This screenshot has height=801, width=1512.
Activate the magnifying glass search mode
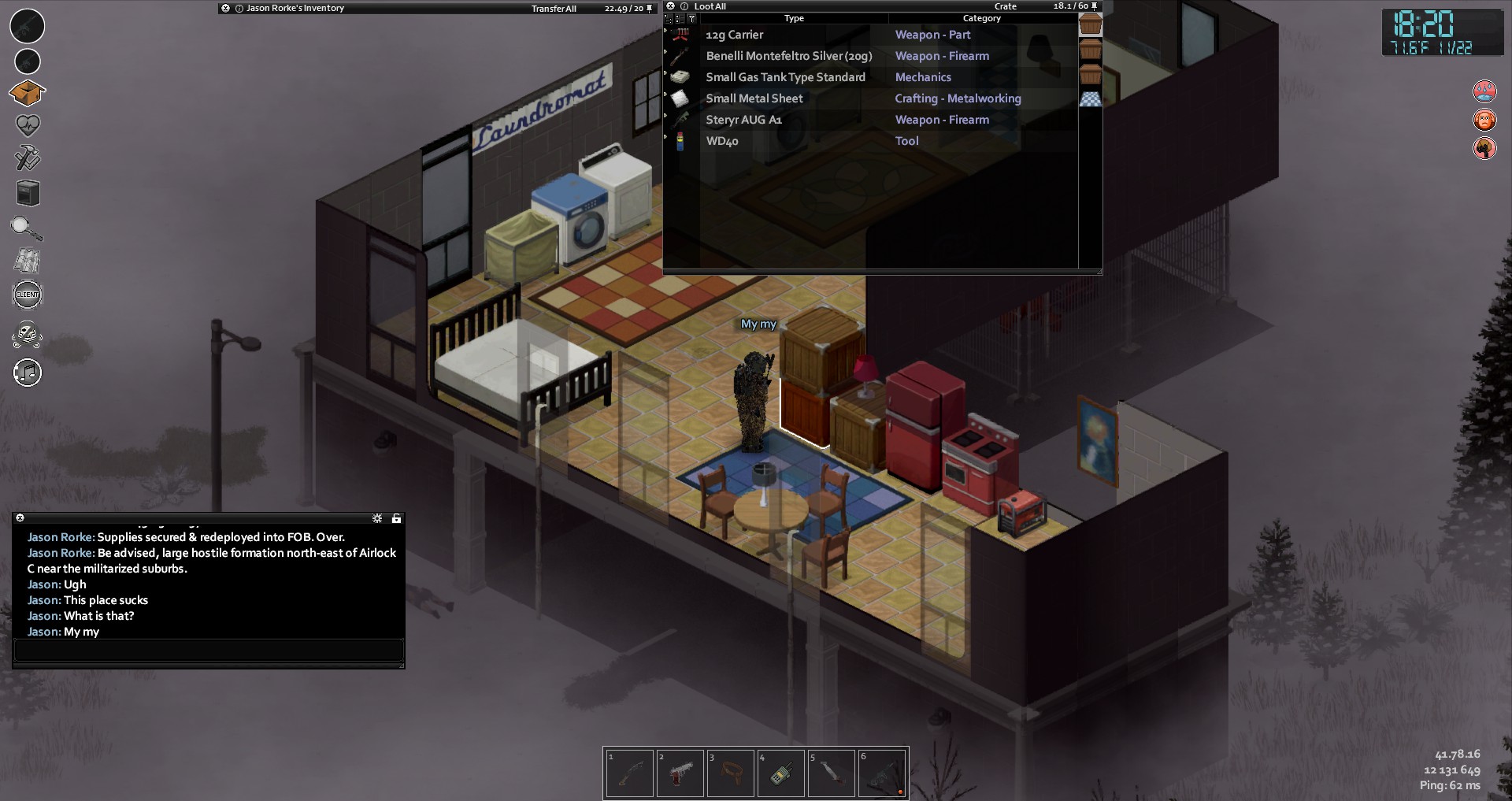pyautogui.click(x=26, y=228)
